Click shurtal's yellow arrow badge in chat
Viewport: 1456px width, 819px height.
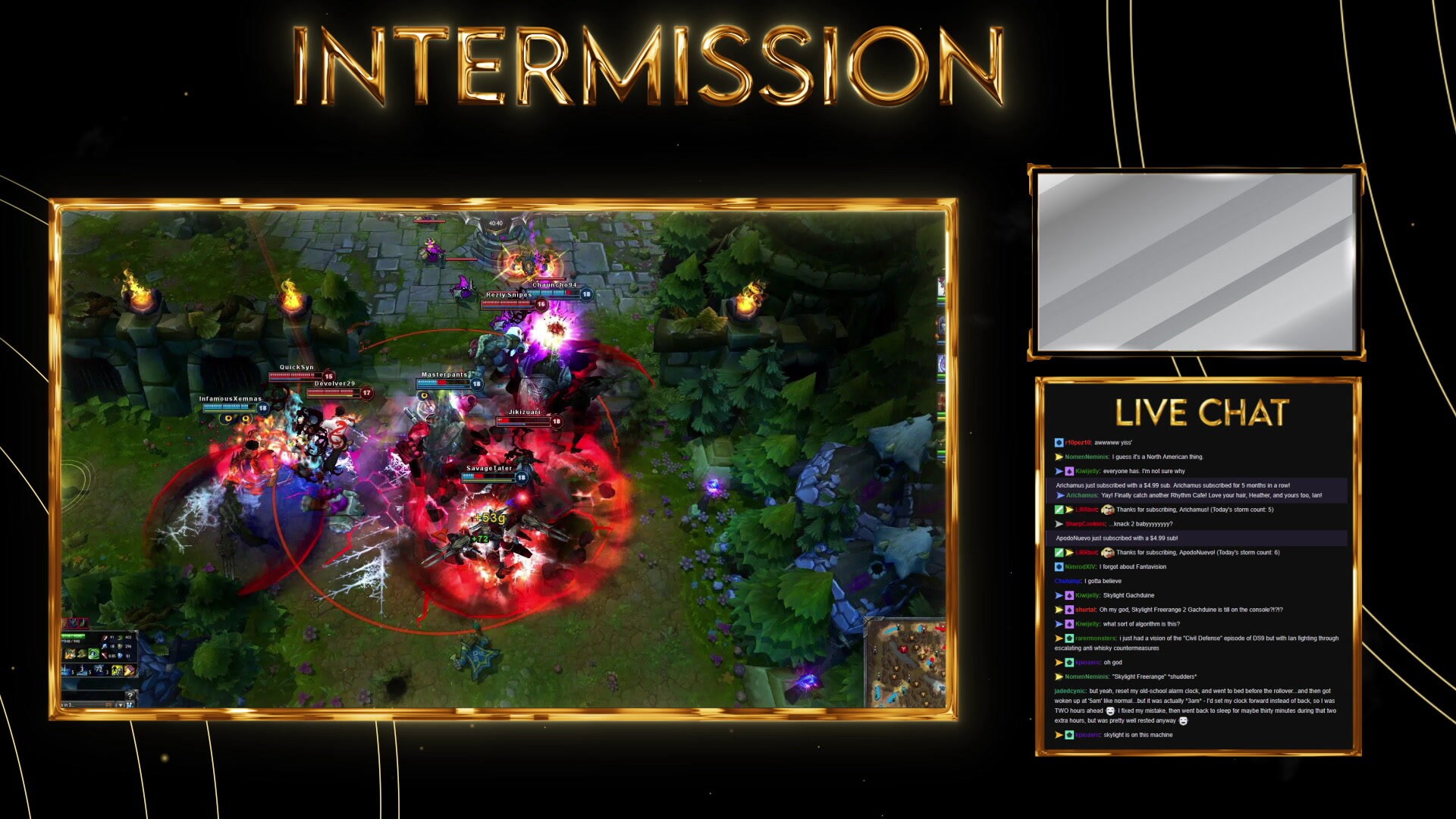(x=1058, y=610)
